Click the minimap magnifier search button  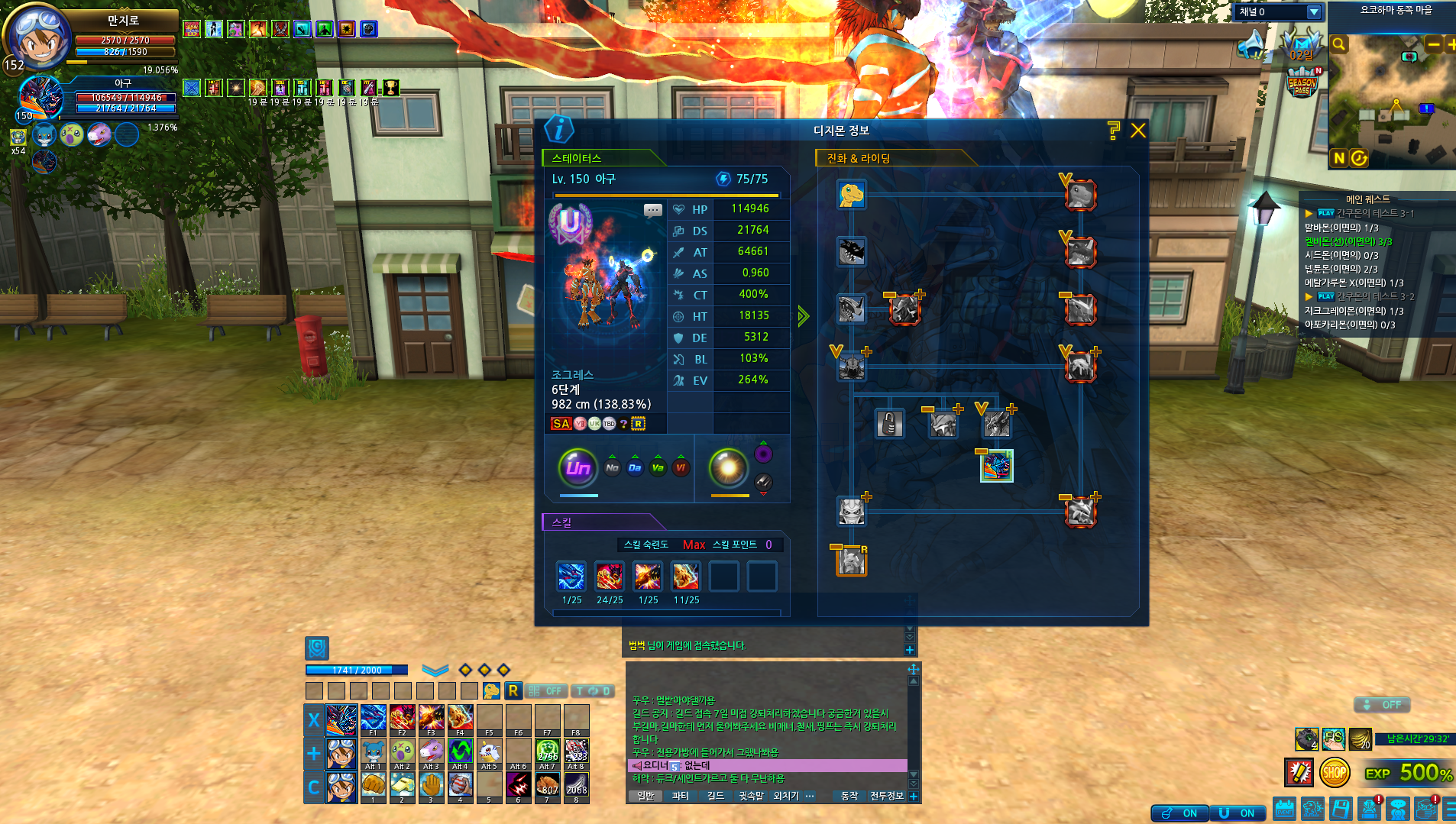pos(1339,44)
